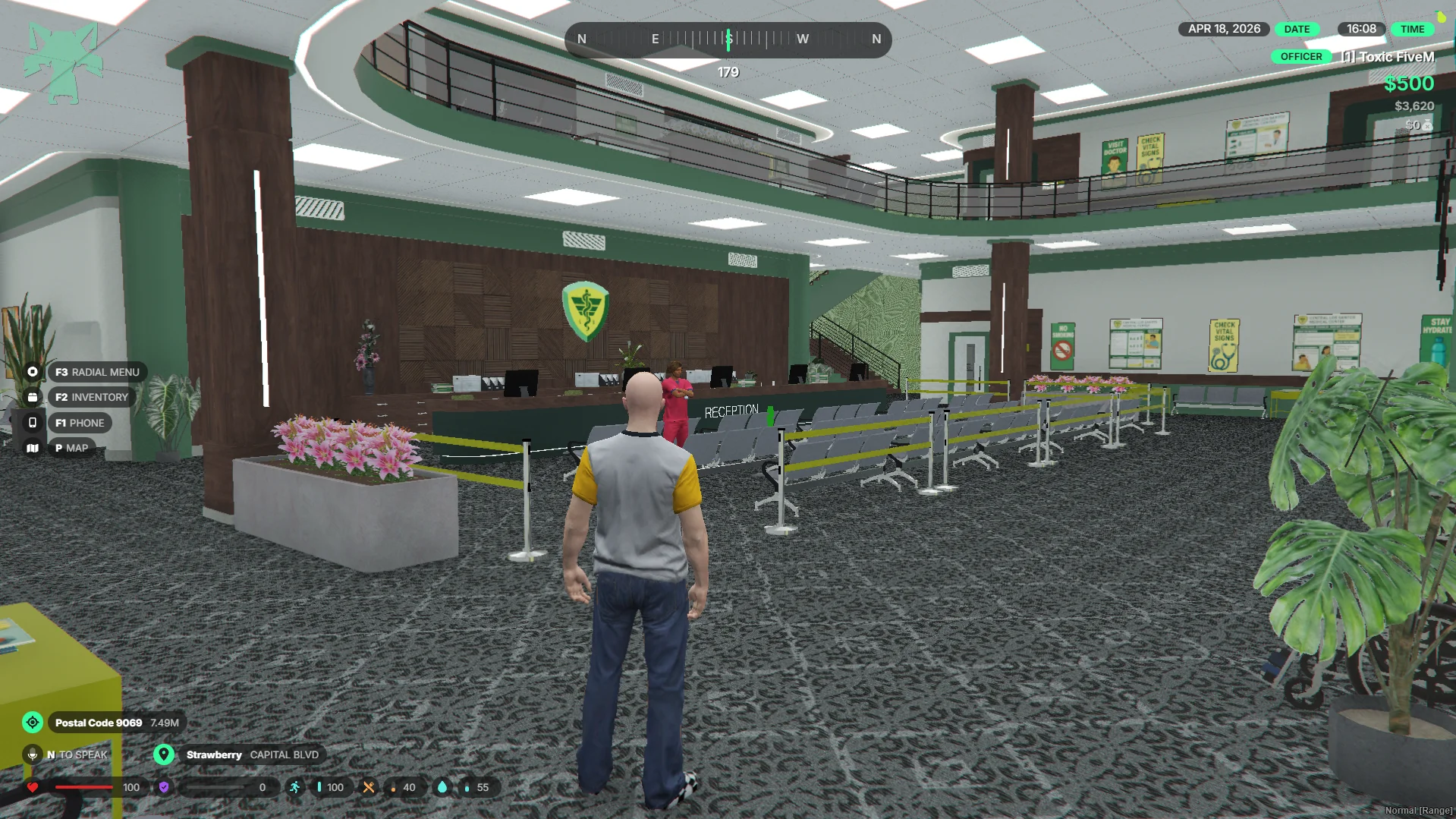Open the inventory icon shortcut
Screen dimensions: 1456x819
[x=33, y=397]
